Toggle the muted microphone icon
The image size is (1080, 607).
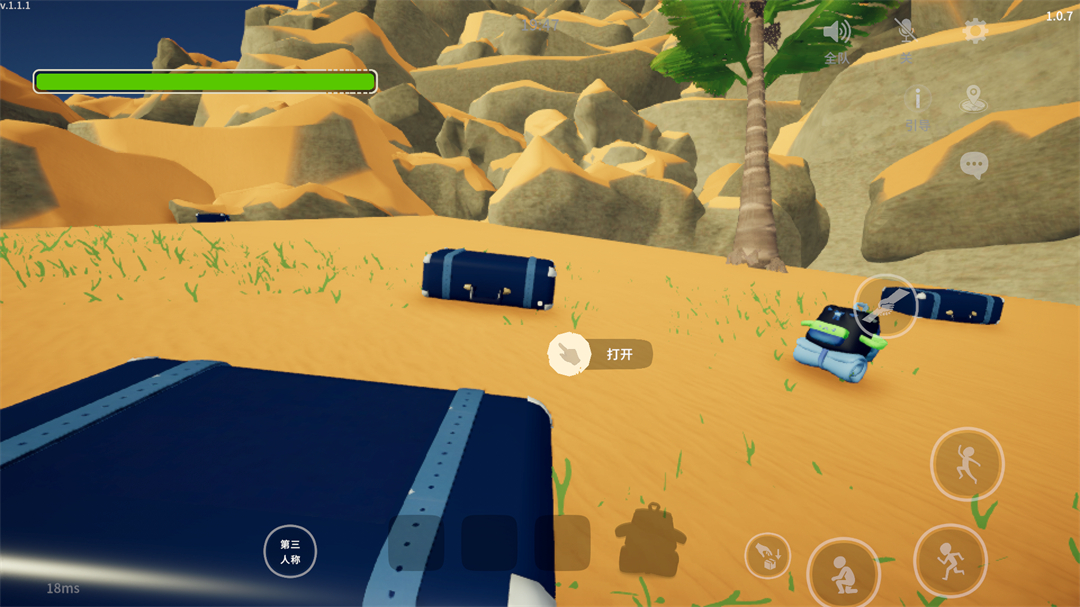pyautogui.click(x=906, y=33)
